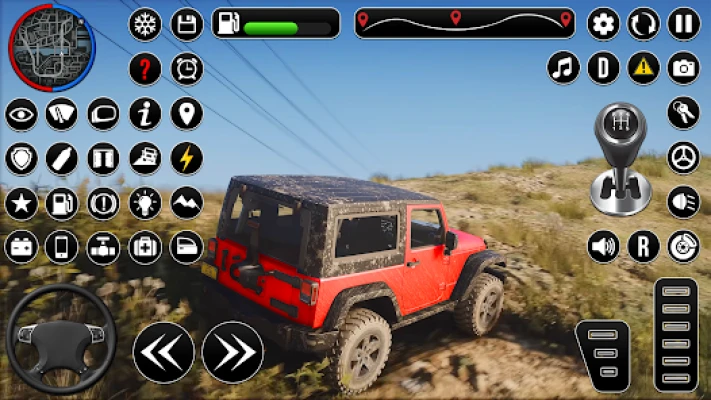
Task: Click the circular arrows reset button
Action: pyautogui.click(x=644, y=23)
